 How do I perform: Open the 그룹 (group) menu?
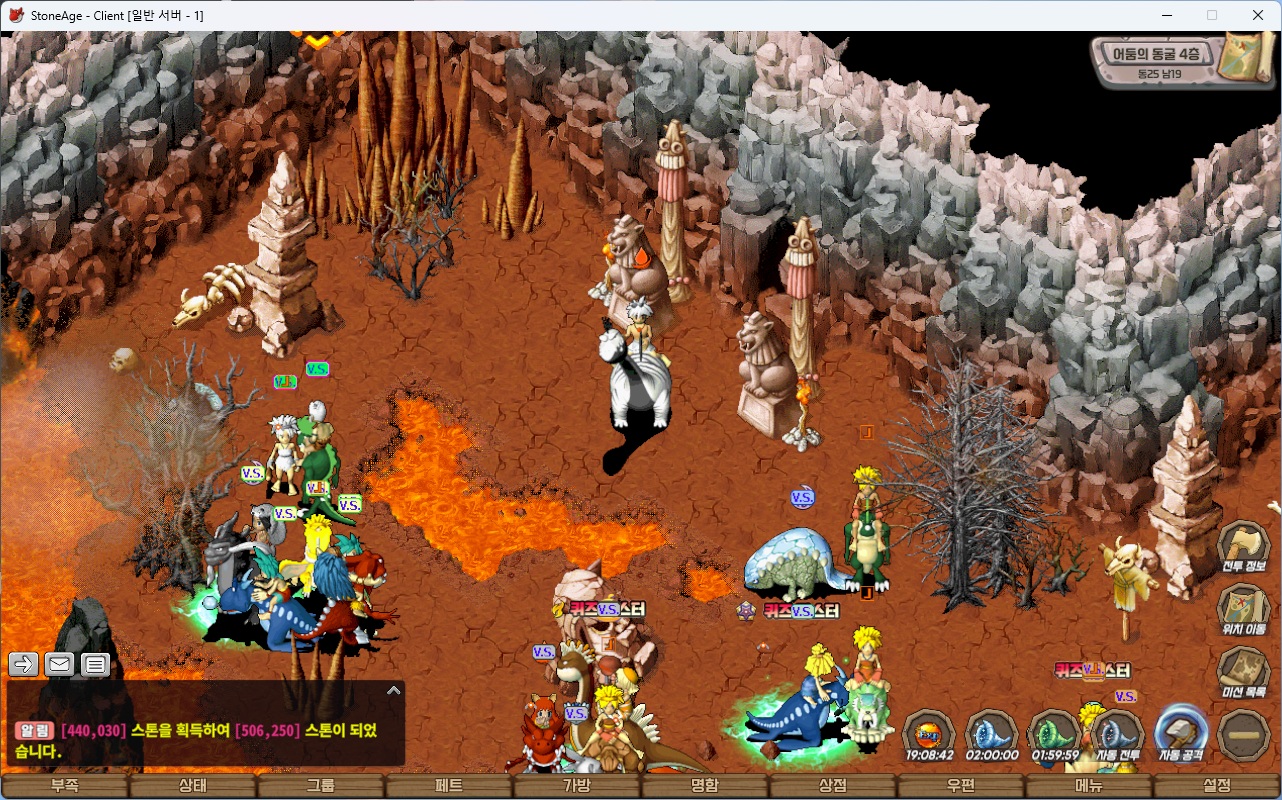click(321, 786)
